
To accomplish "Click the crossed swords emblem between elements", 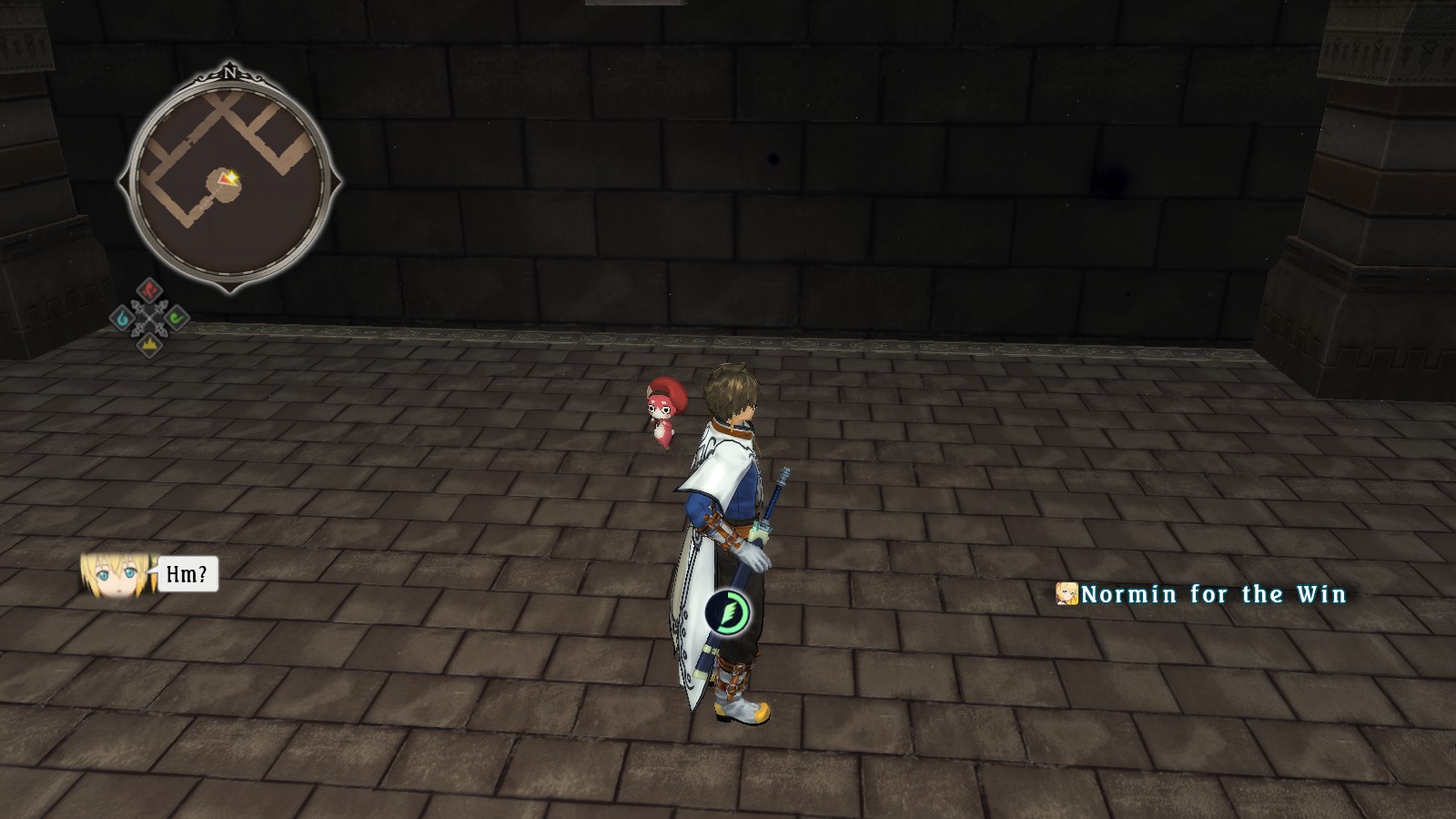I will pyautogui.click(x=149, y=318).
